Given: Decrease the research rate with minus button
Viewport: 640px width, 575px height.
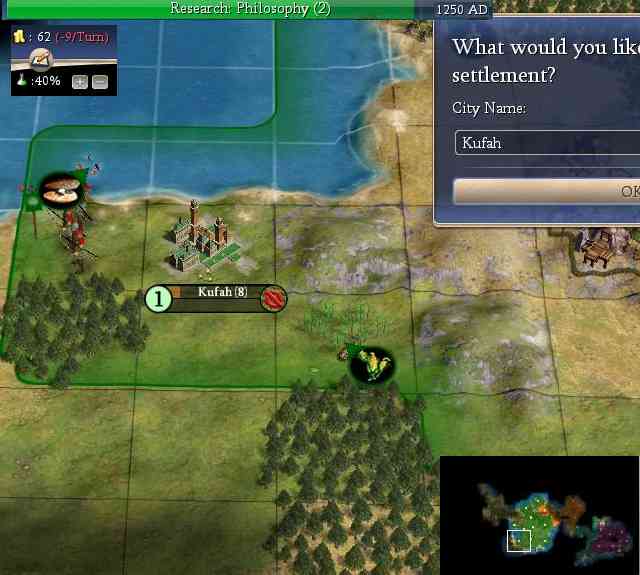Looking at the screenshot, I should [99, 82].
